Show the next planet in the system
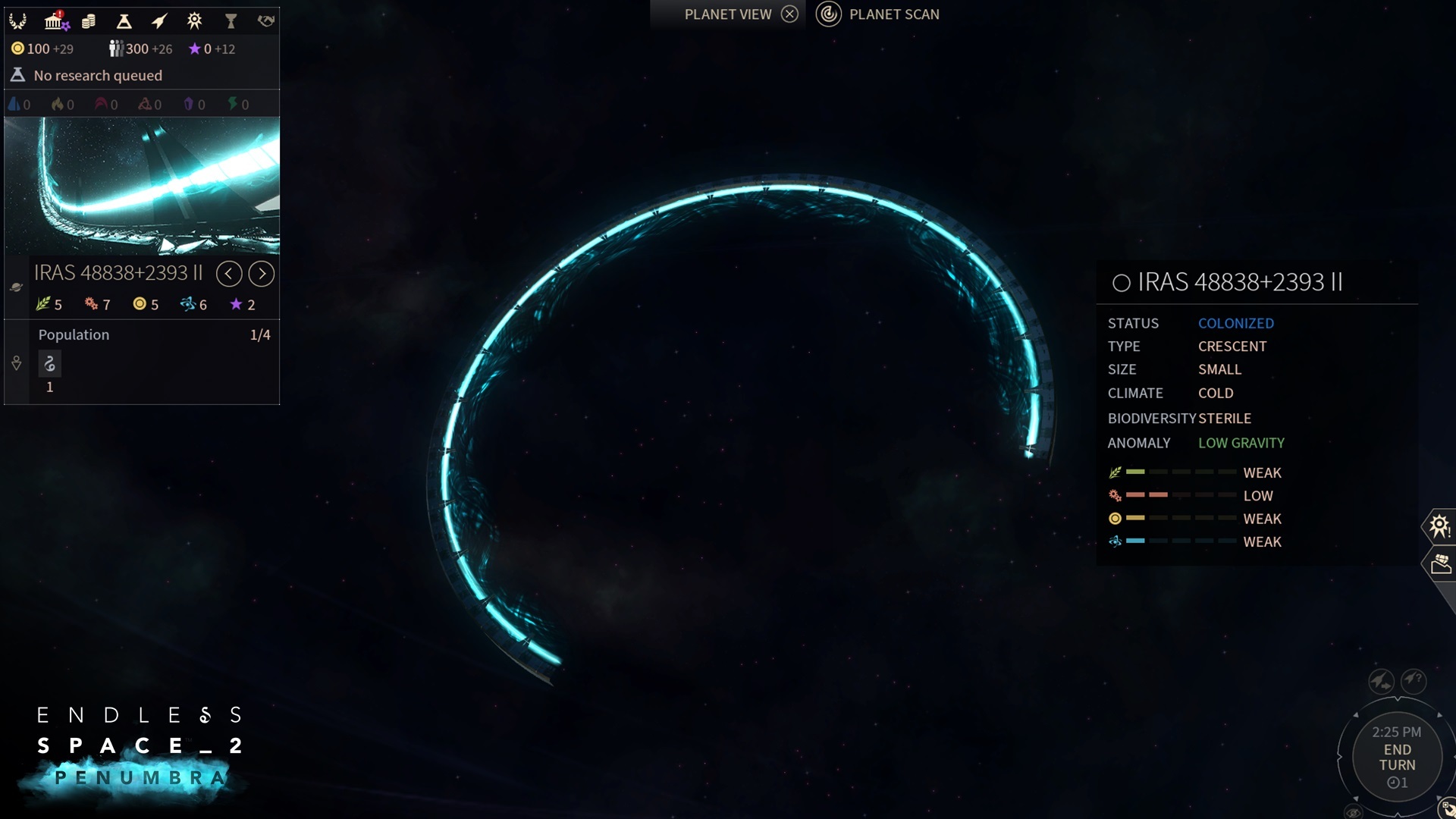This screenshot has height=819, width=1456. pos(262,274)
